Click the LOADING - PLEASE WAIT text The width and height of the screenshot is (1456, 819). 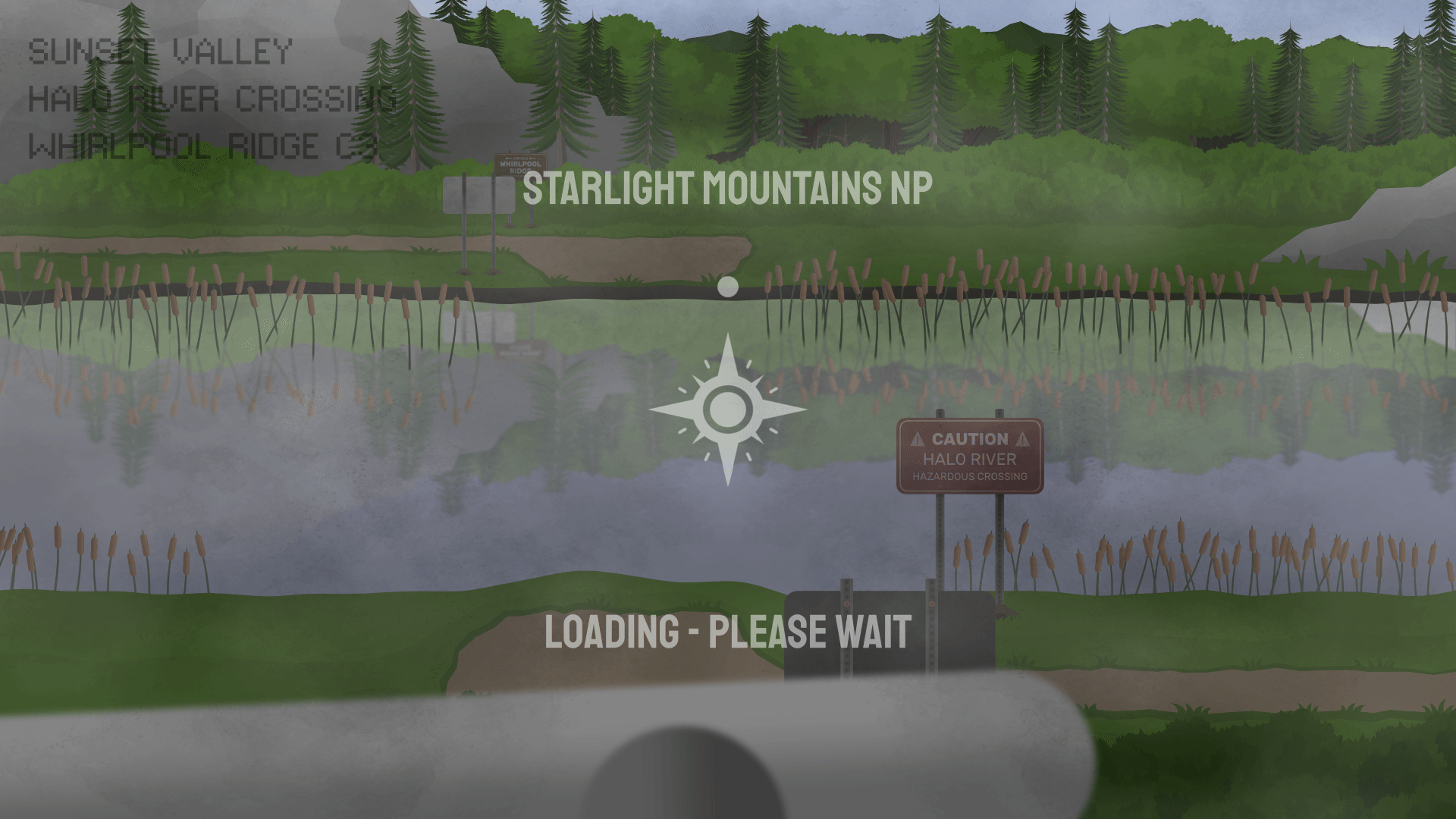coord(726,630)
